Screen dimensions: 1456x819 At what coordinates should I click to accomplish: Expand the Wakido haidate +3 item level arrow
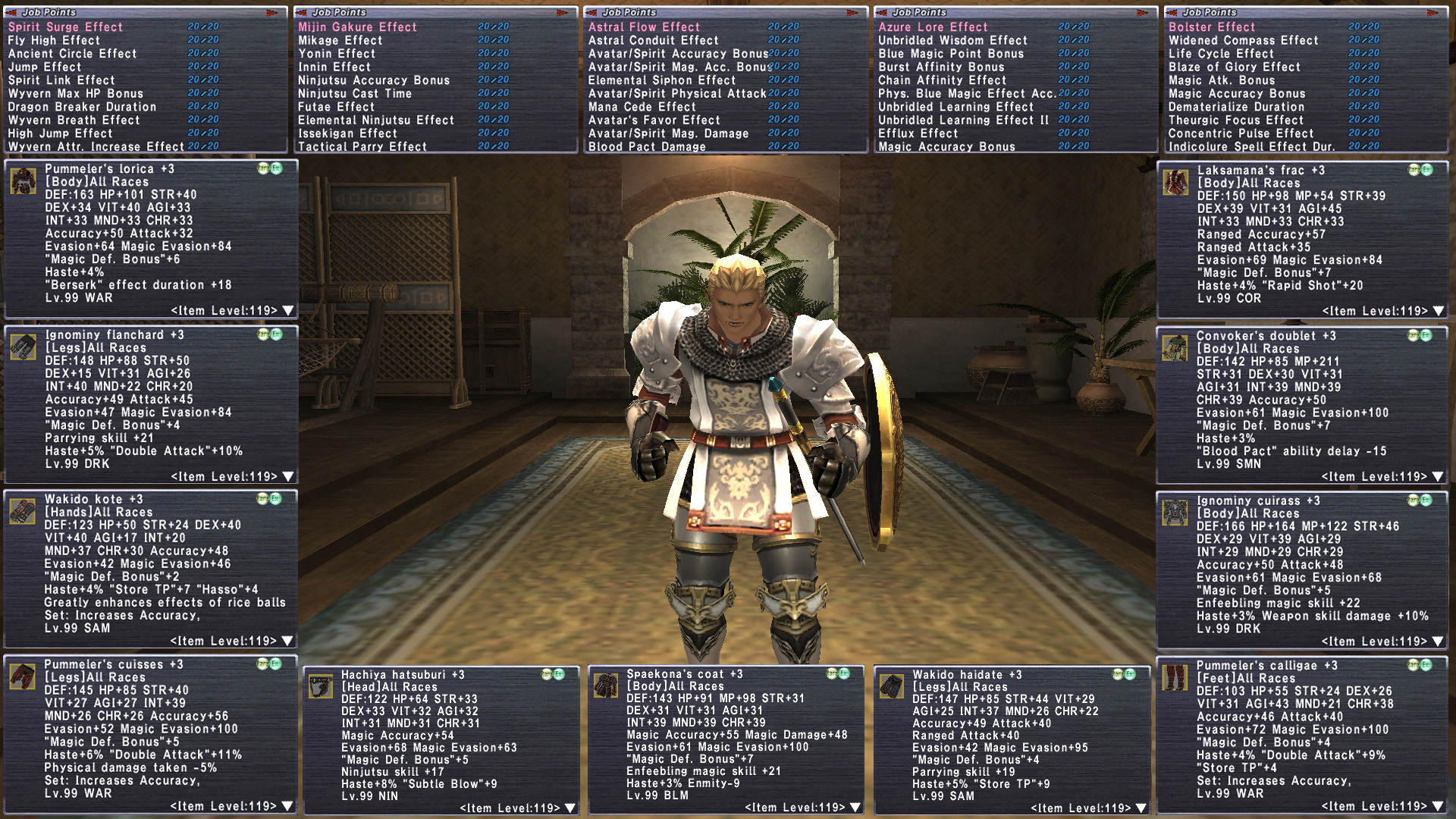1141,808
